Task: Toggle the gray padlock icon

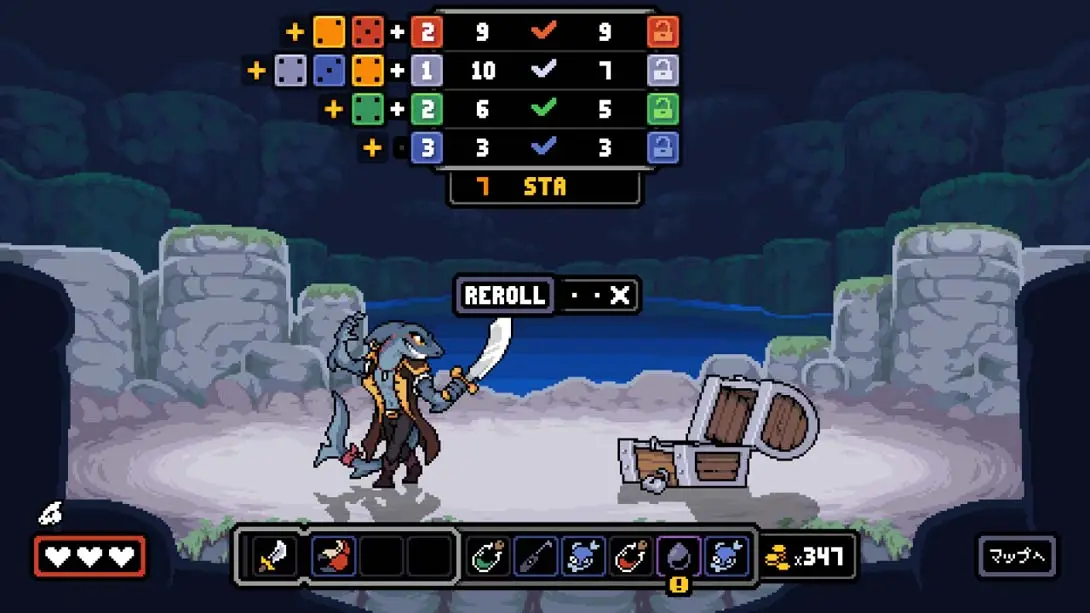Action: pyautogui.click(x=662, y=70)
